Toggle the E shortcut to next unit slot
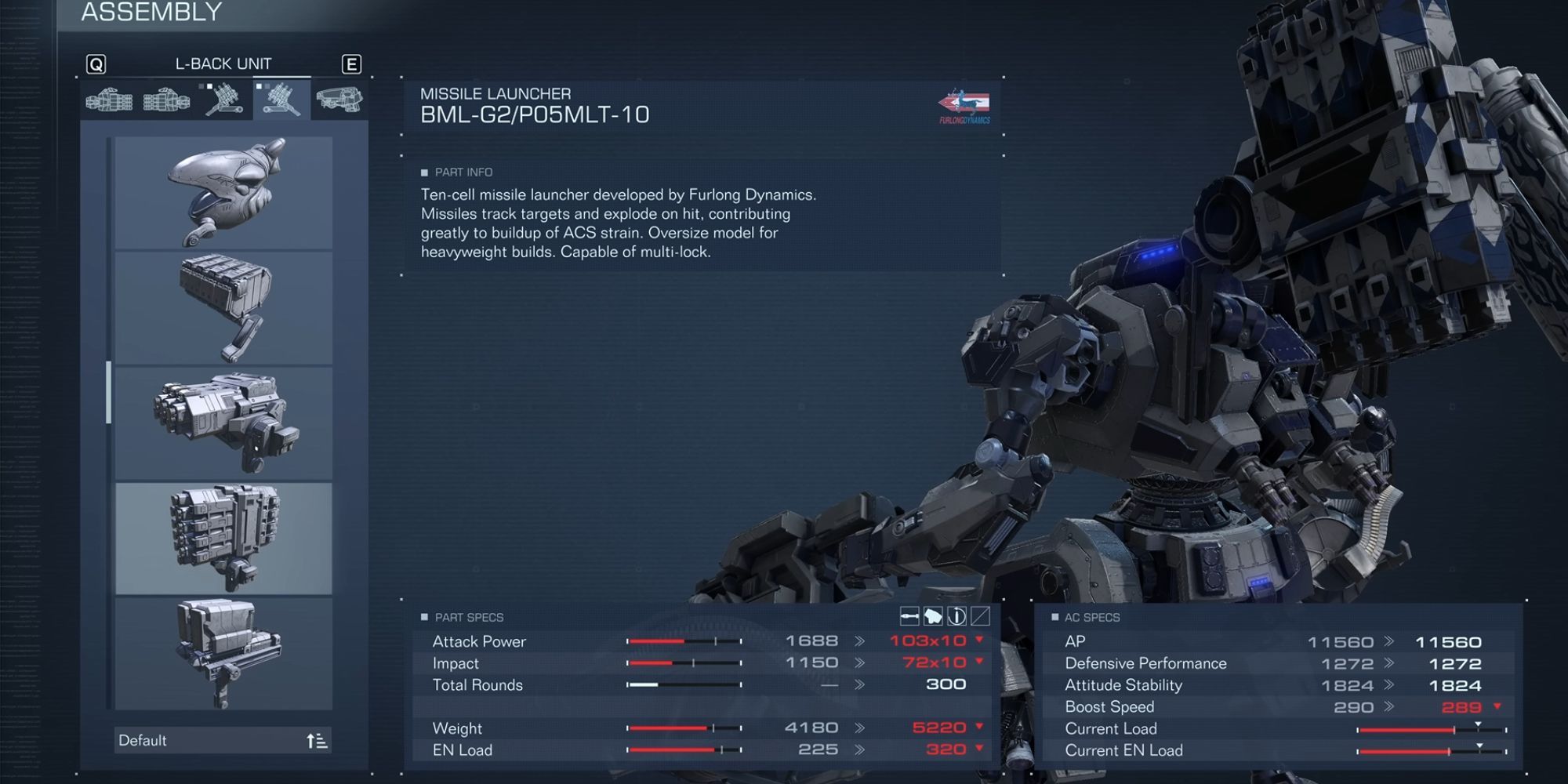1568x784 pixels. tap(352, 64)
